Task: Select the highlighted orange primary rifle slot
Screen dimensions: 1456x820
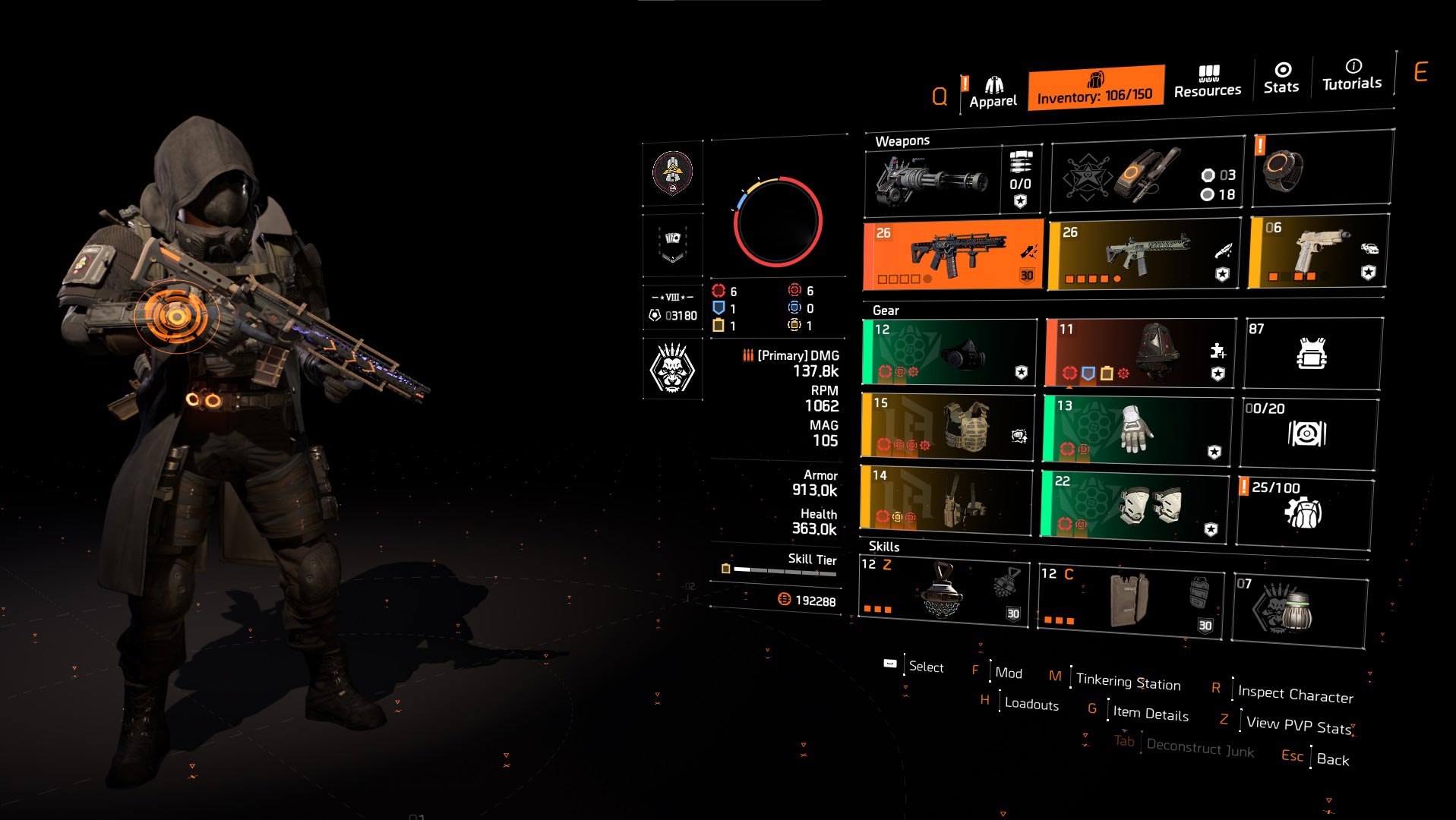Action: (953, 256)
